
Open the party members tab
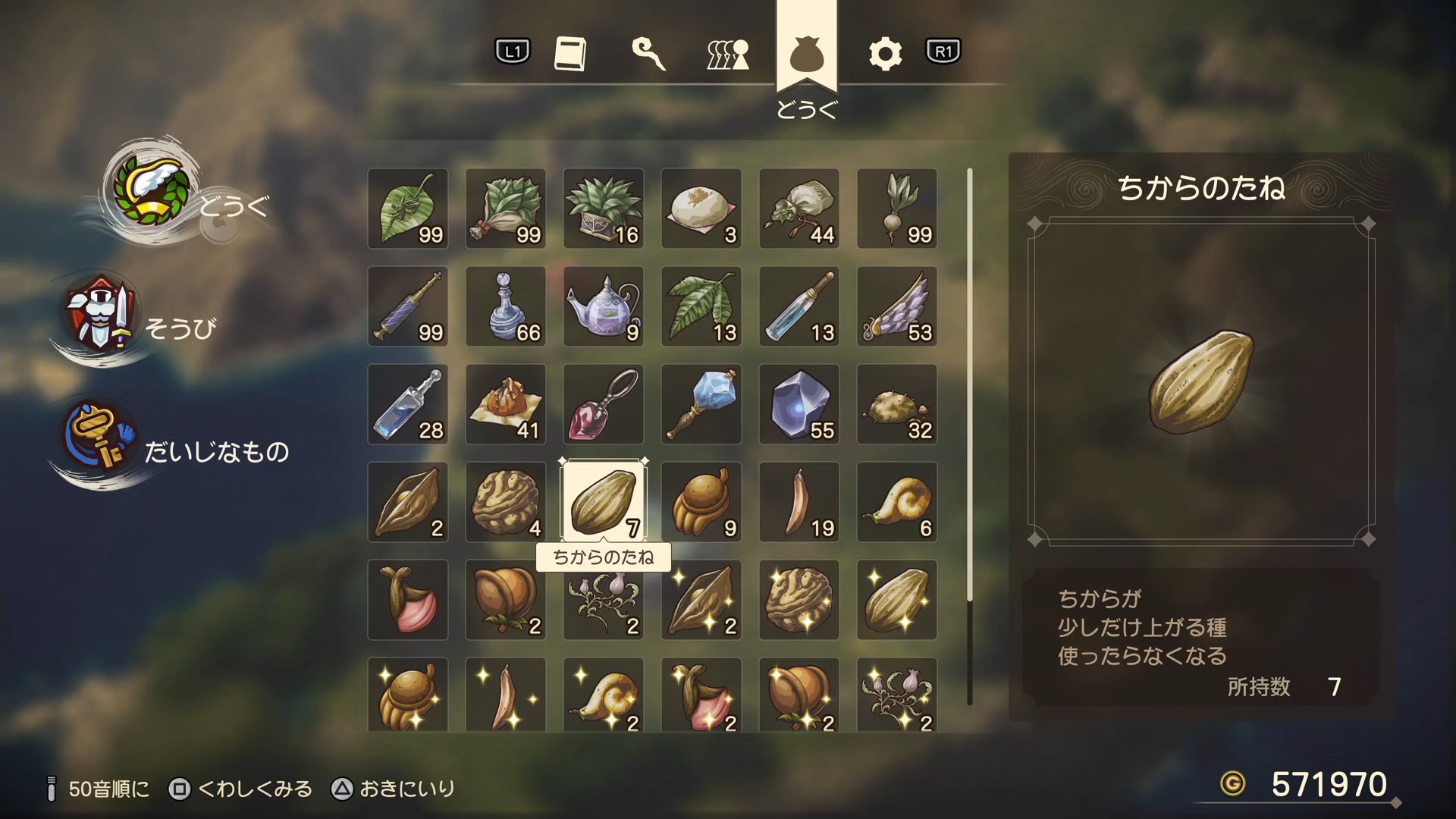pos(728,54)
